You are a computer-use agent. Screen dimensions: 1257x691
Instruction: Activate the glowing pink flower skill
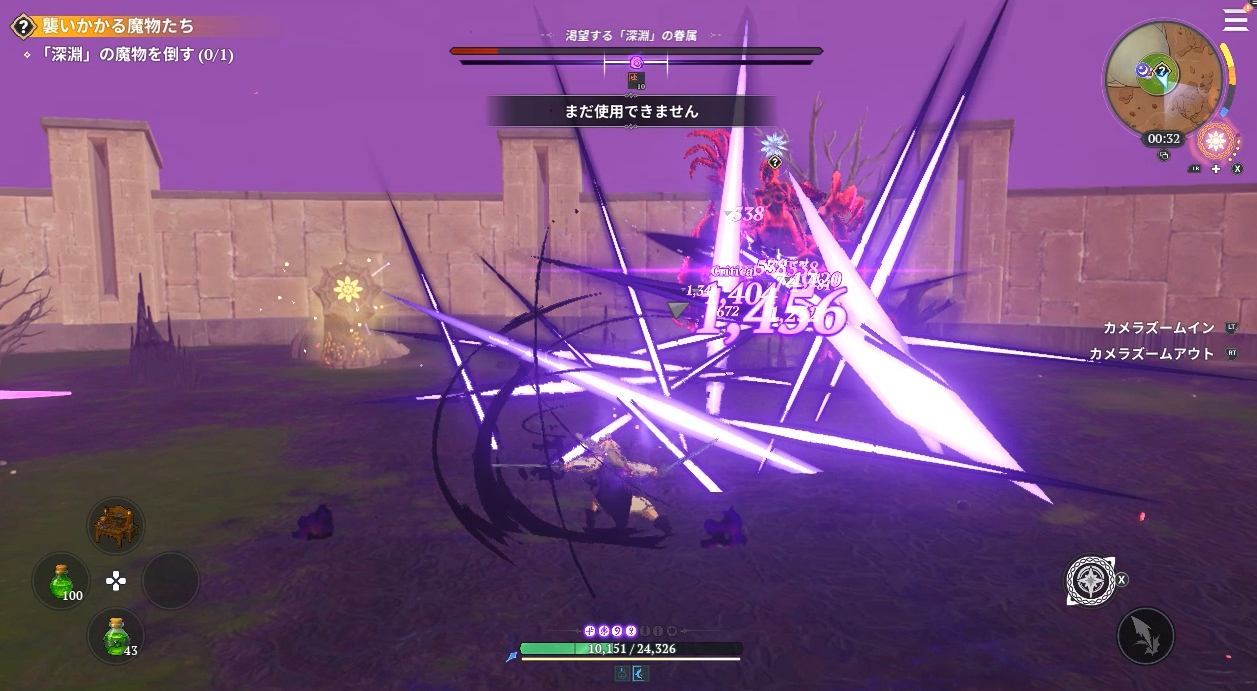tap(1216, 140)
